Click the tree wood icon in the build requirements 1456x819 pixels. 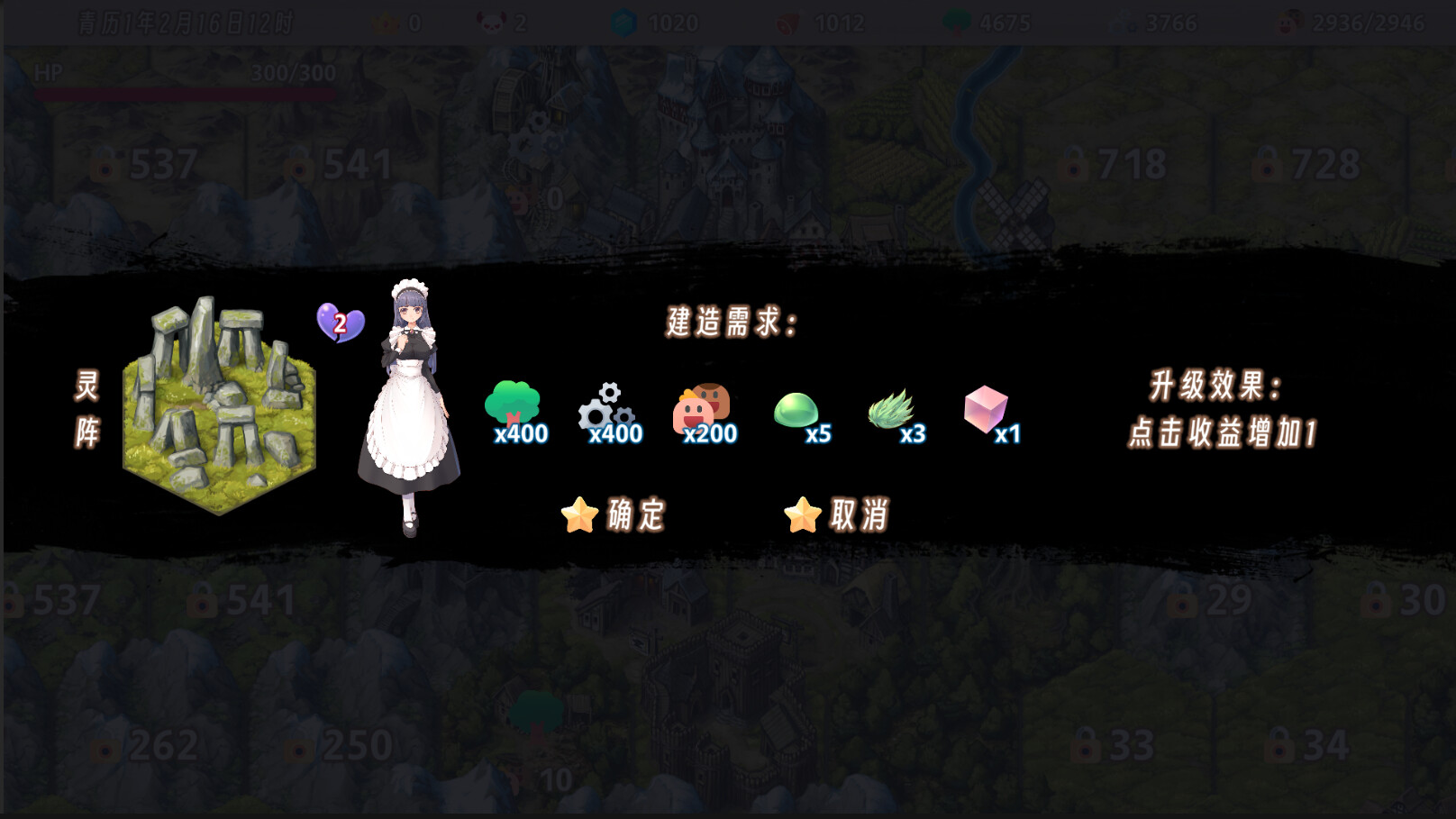point(514,403)
